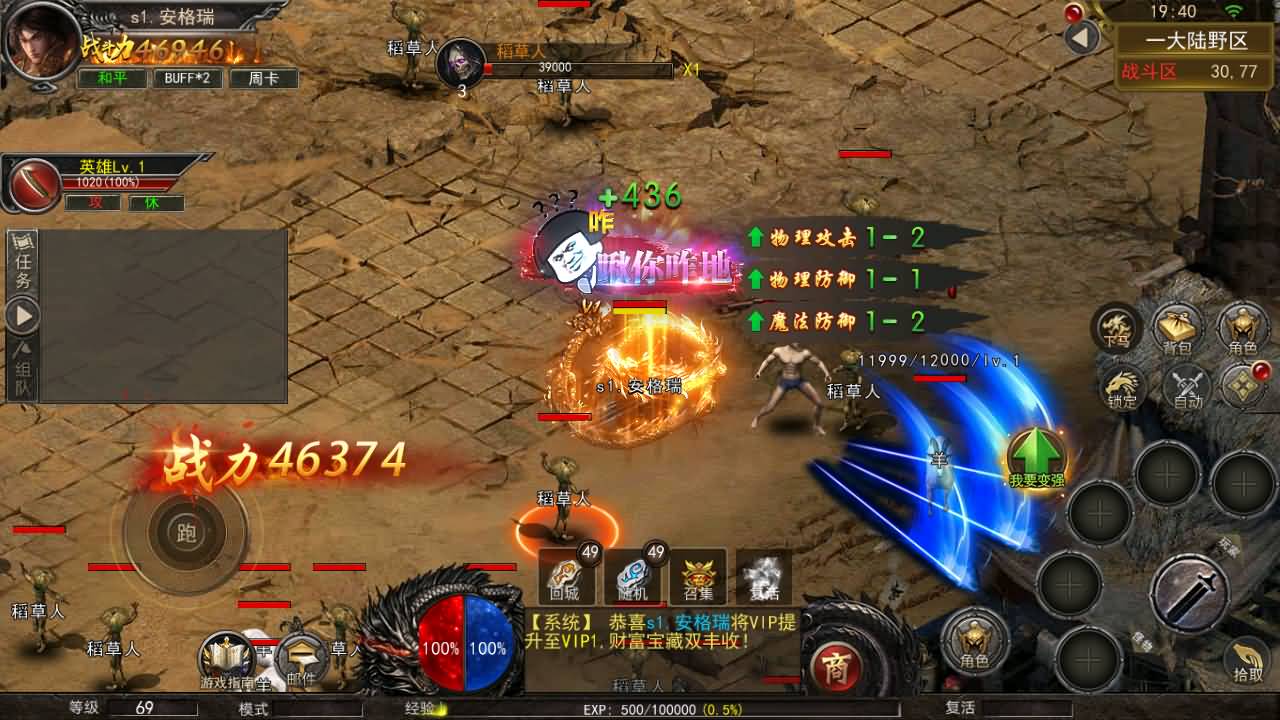Tap the 下马 dismount icon
The width and height of the screenshot is (1280, 720).
point(1116,328)
